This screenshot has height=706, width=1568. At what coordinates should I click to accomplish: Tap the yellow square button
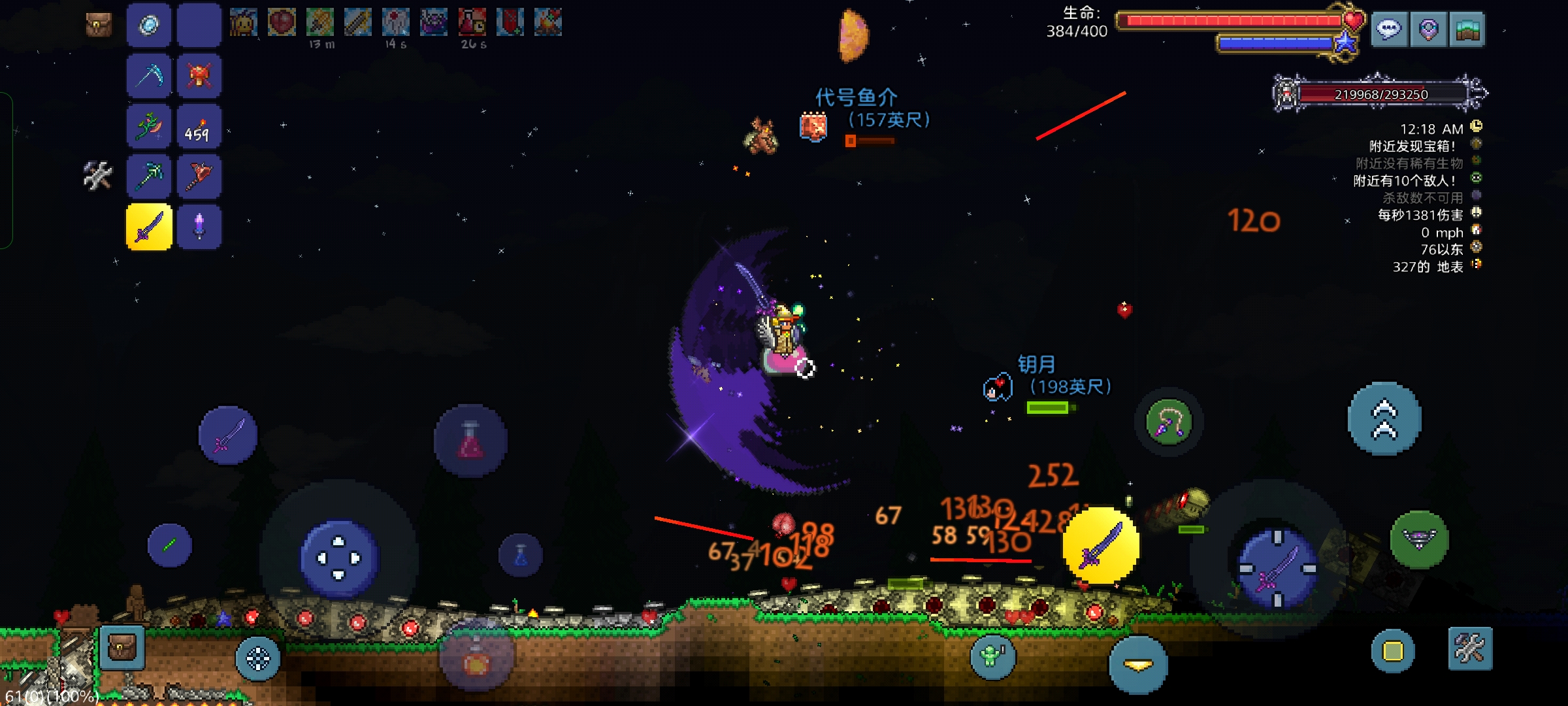[1393, 651]
